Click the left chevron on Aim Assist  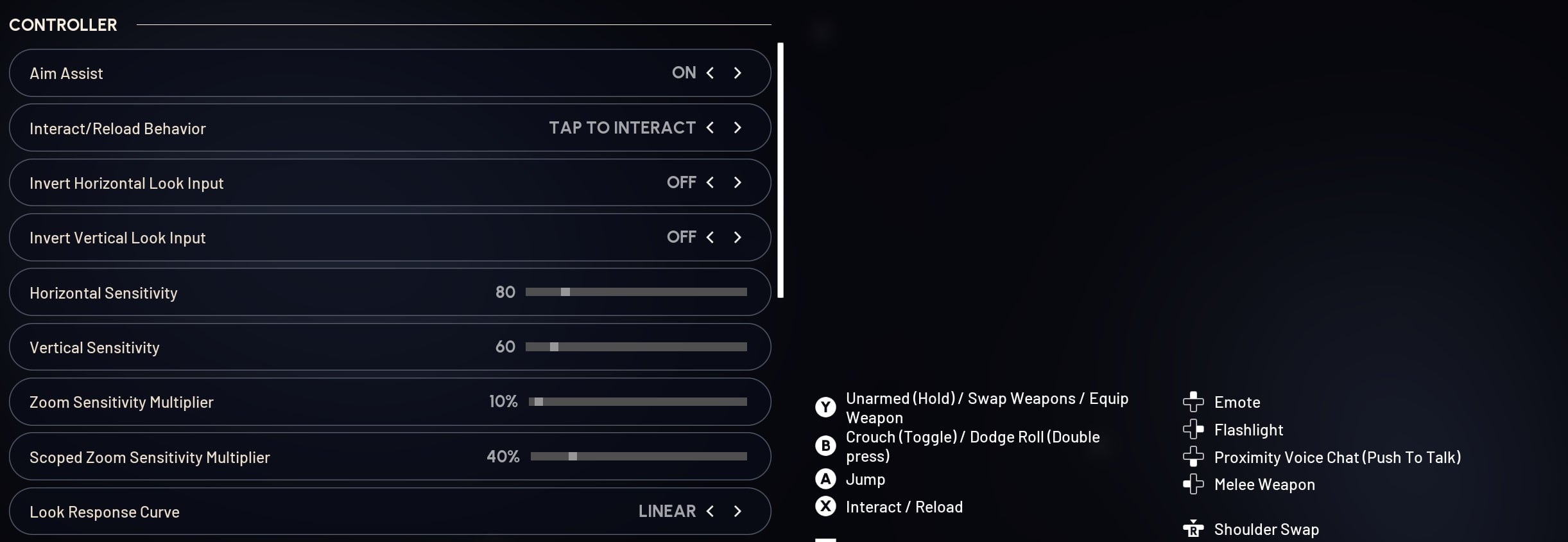click(x=710, y=73)
